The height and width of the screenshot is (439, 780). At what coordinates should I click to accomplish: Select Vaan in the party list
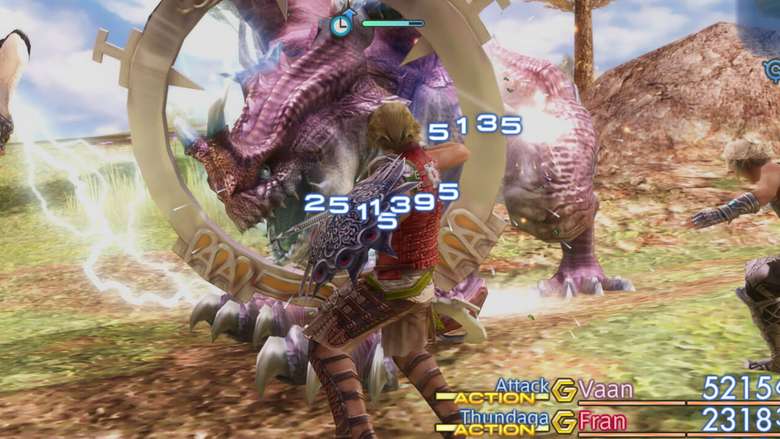point(606,390)
